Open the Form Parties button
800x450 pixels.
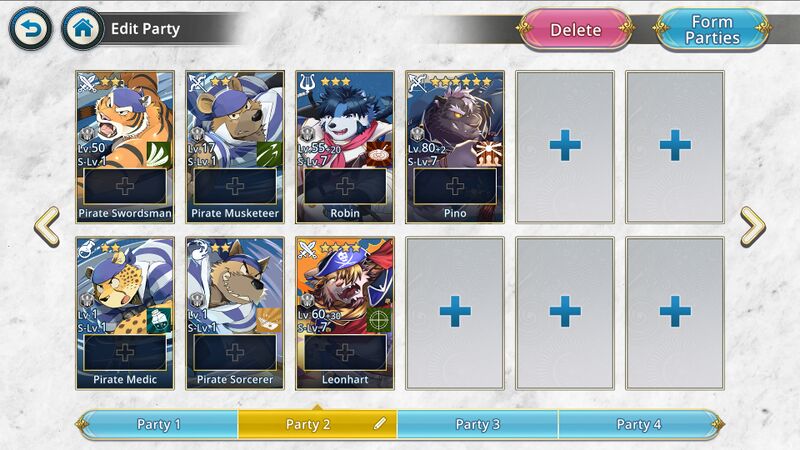[712, 30]
